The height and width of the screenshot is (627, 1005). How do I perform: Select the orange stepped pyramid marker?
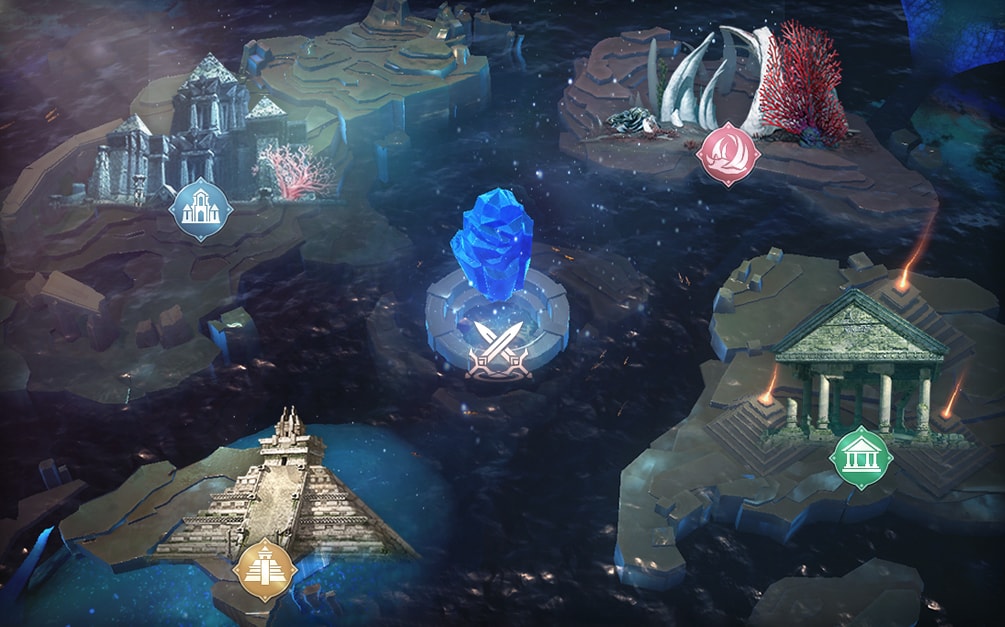click(x=265, y=570)
